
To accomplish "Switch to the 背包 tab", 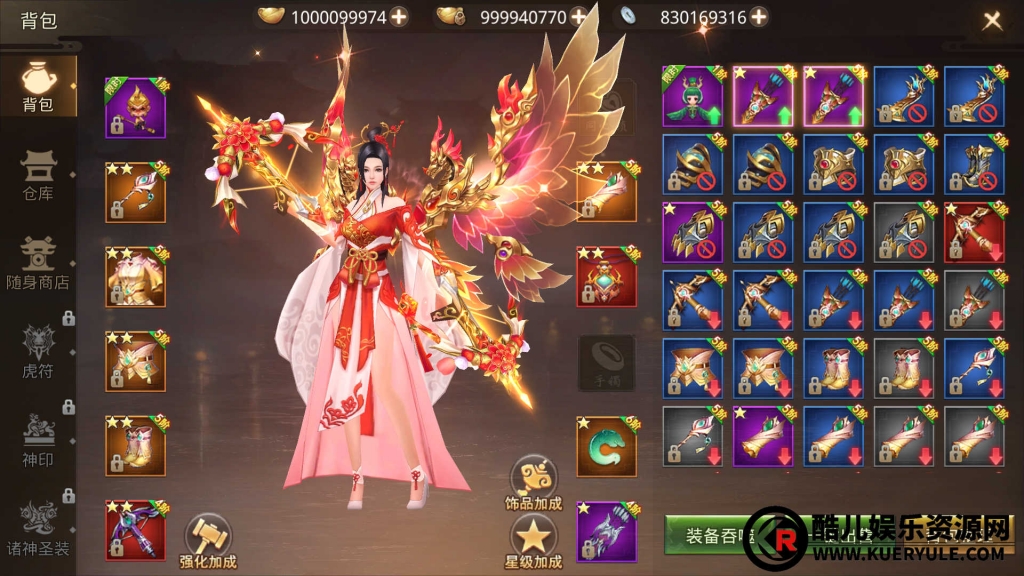I will point(38,85).
